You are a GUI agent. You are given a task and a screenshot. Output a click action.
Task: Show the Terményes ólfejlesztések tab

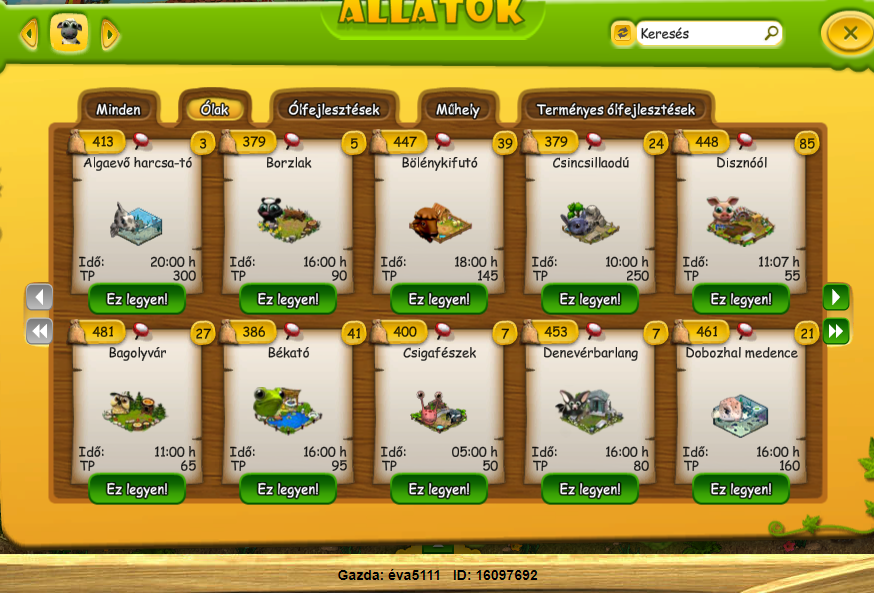615,109
